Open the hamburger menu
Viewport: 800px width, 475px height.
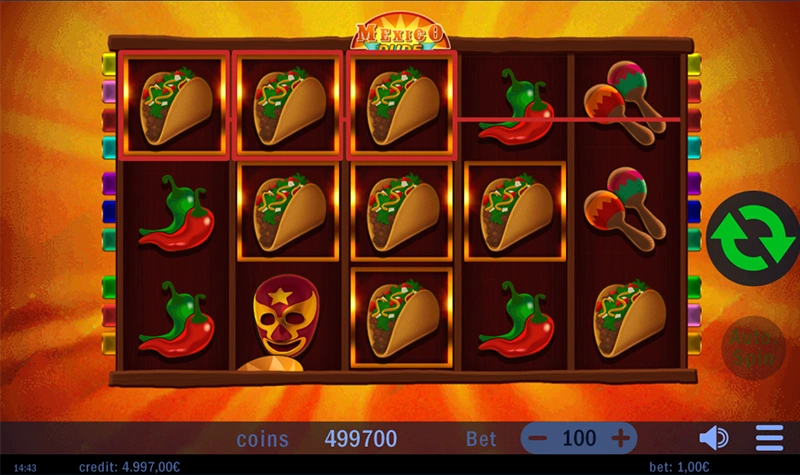point(769,438)
